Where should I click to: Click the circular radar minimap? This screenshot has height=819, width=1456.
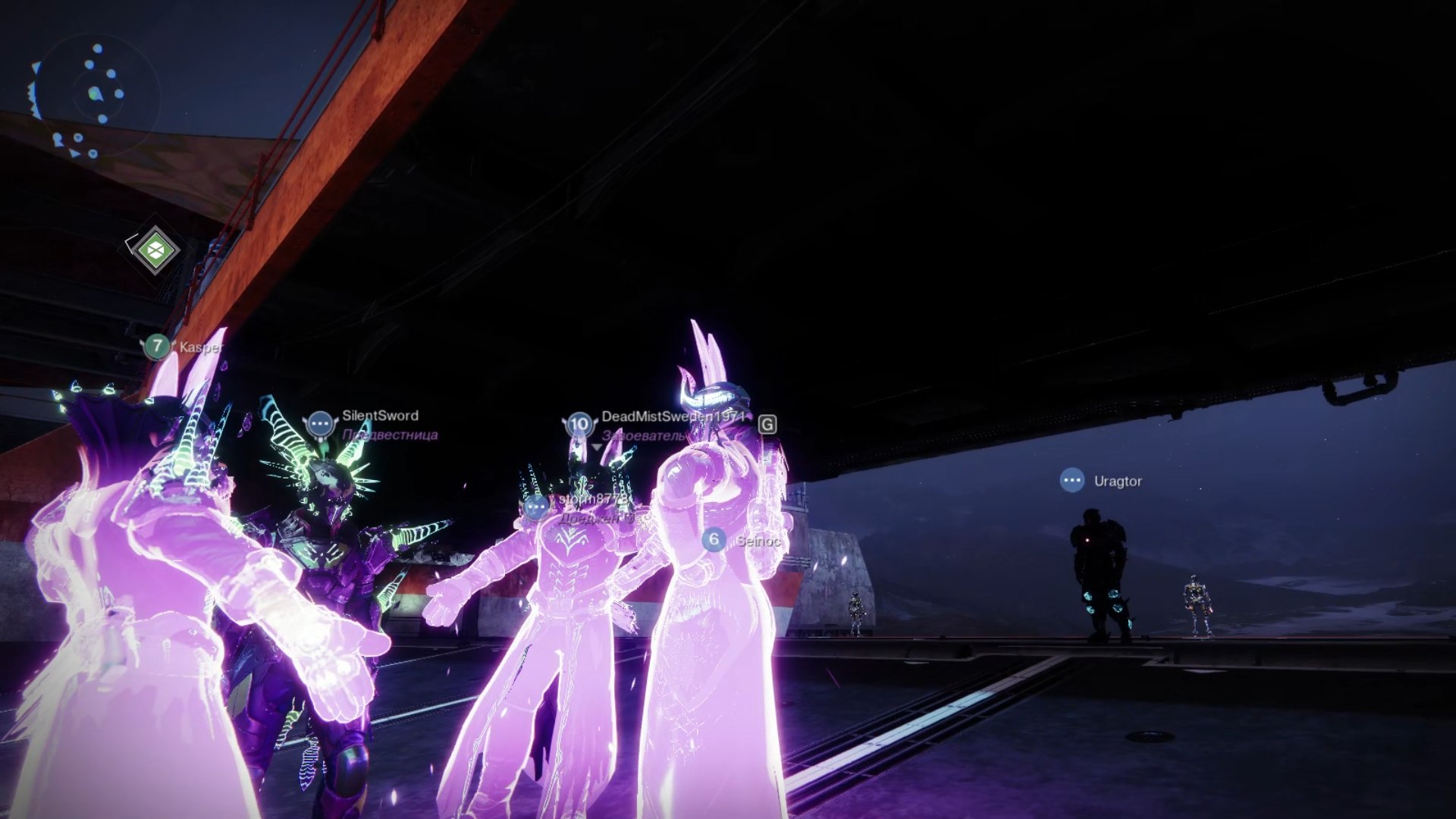[x=96, y=95]
